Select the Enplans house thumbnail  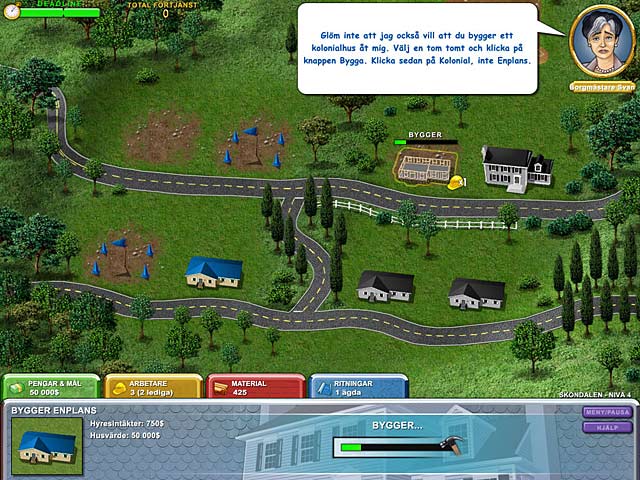(46, 445)
